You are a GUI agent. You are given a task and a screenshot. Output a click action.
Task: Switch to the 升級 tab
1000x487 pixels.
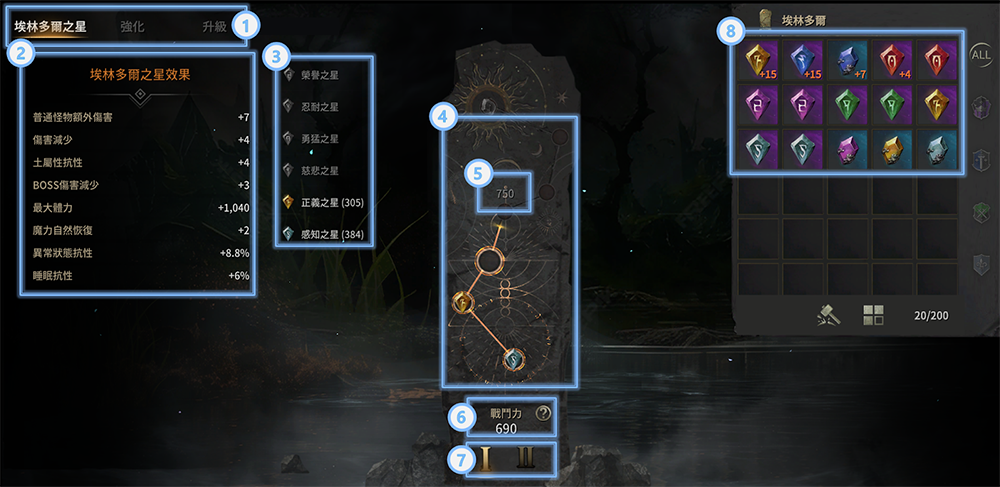[214, 27]
